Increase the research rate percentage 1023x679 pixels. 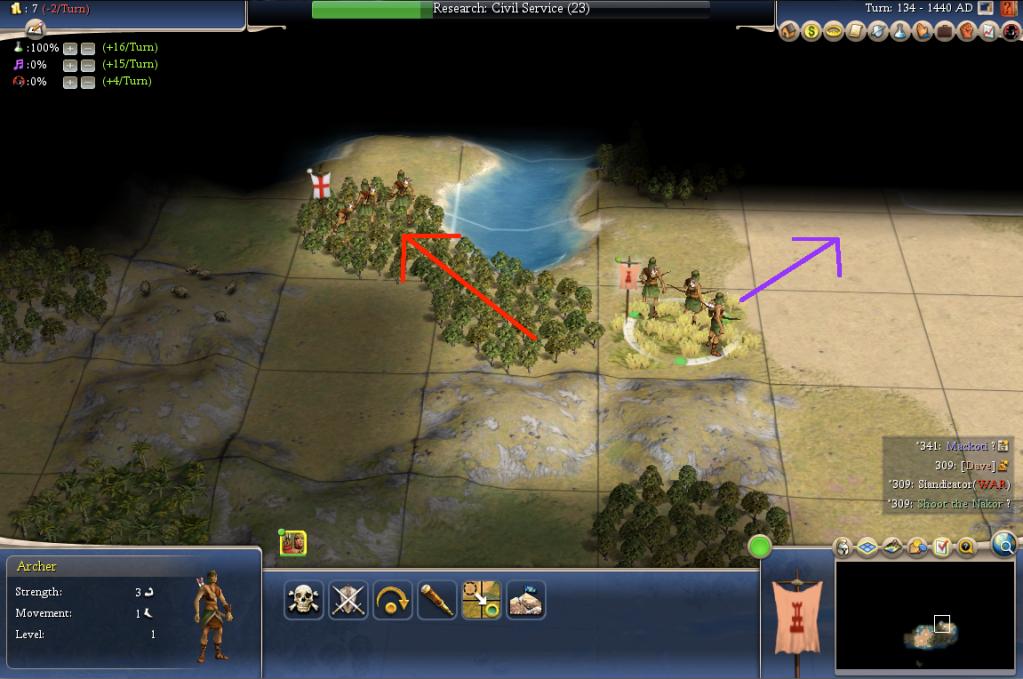point(70,48)
